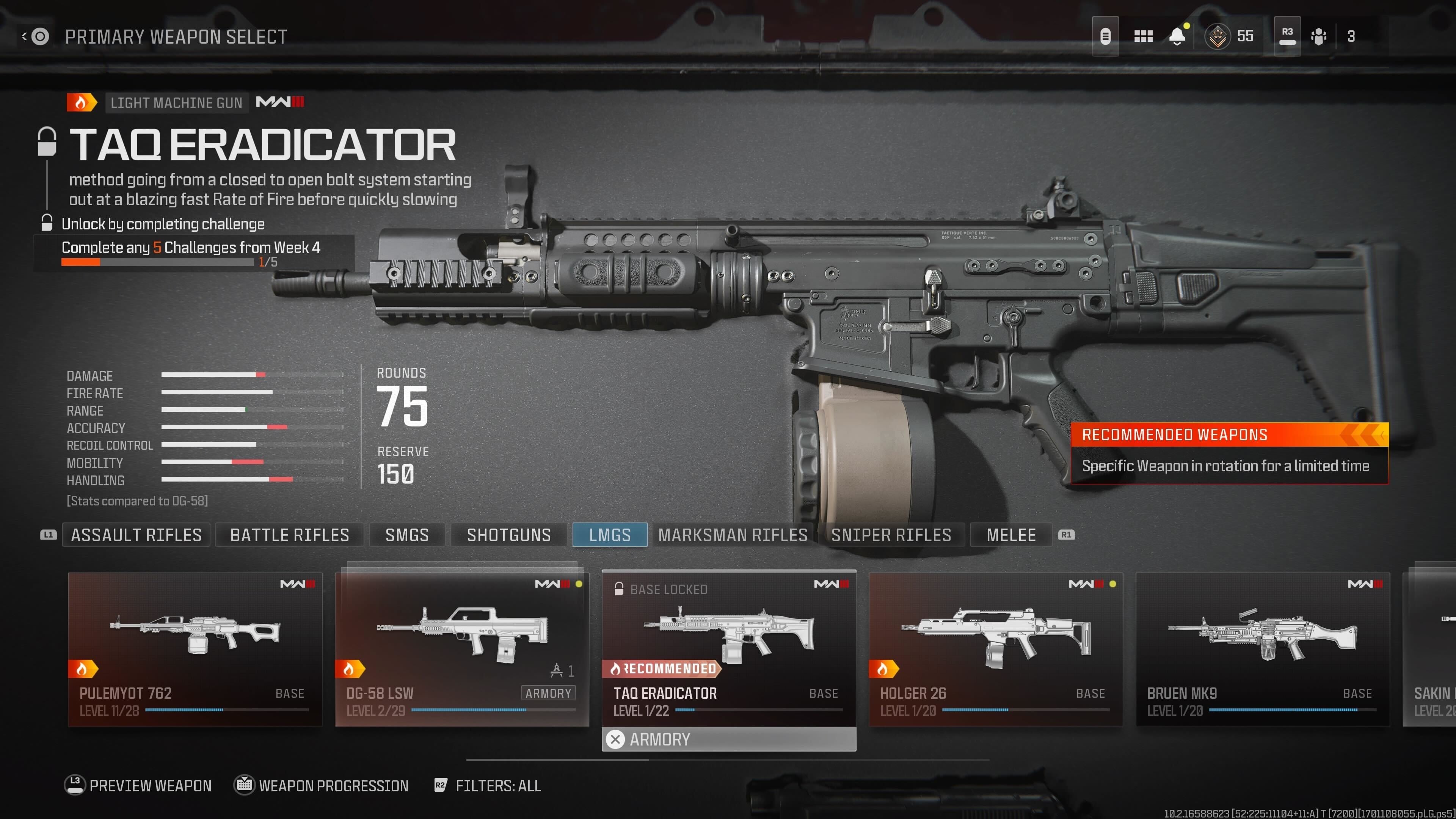Image resolution: width=1456 pixels, height=819 pixels.
Task: Expand the Armory panel under TAQ Eradicator
Action: coord(730,739)
